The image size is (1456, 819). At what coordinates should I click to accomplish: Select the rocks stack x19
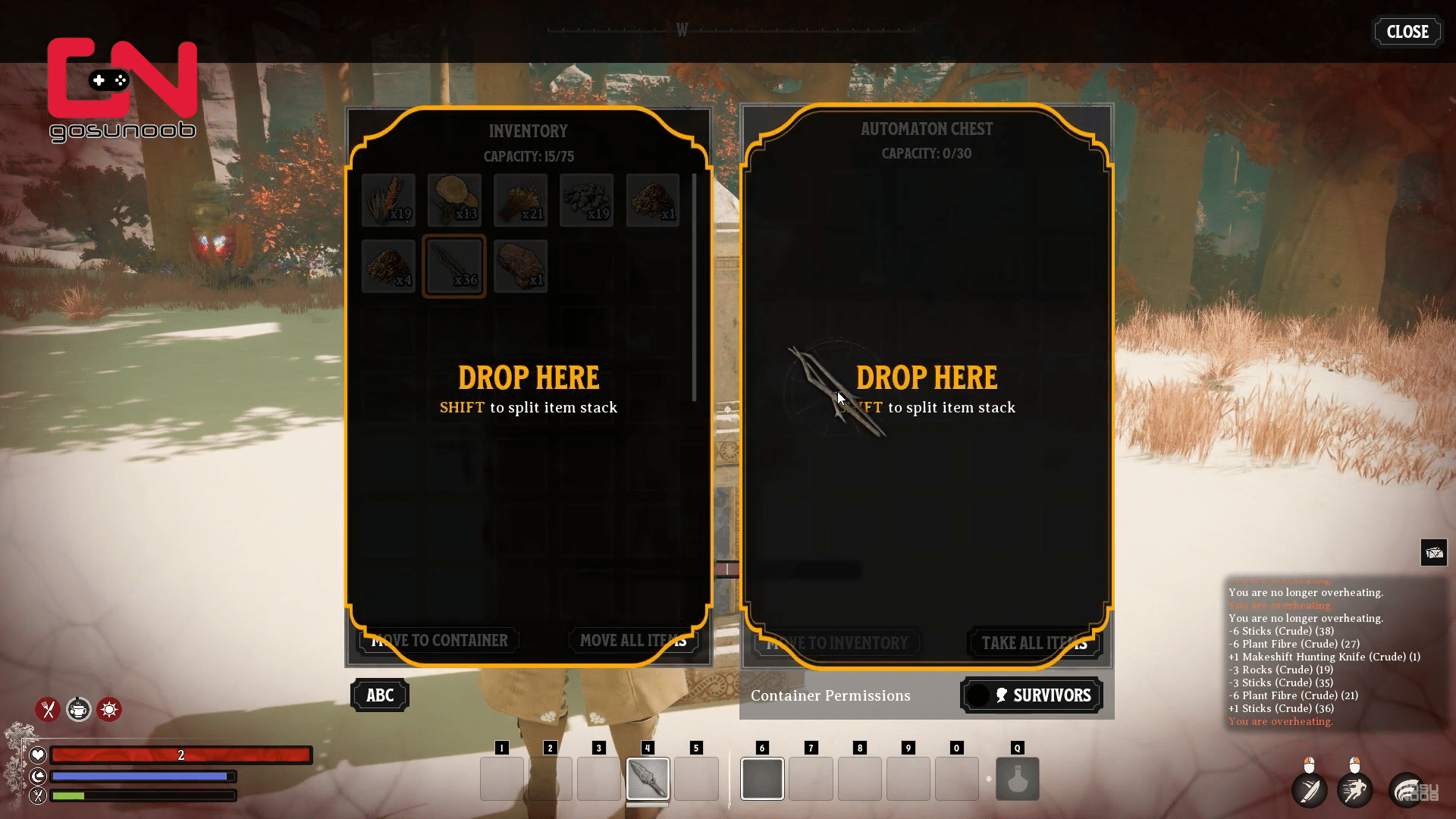[x=586, y=200]
